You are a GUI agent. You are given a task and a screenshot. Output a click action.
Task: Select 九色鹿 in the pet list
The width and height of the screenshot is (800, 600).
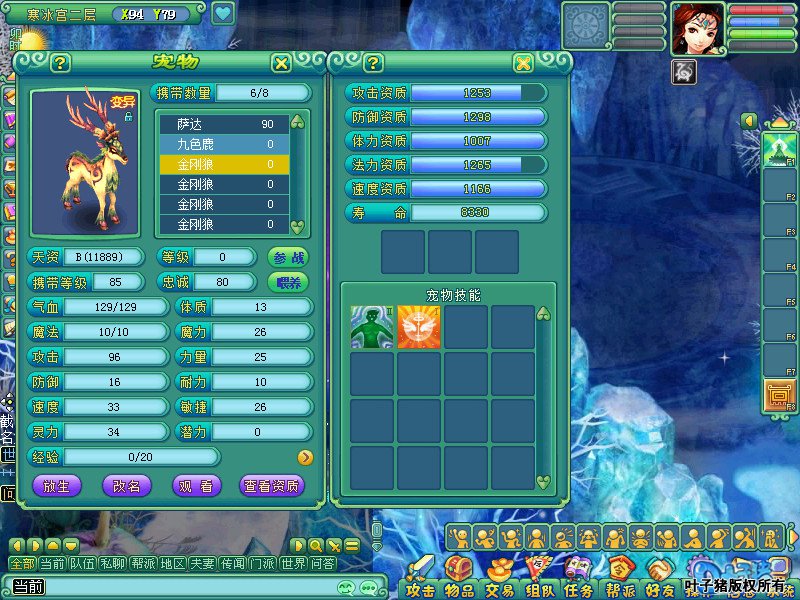224,144
